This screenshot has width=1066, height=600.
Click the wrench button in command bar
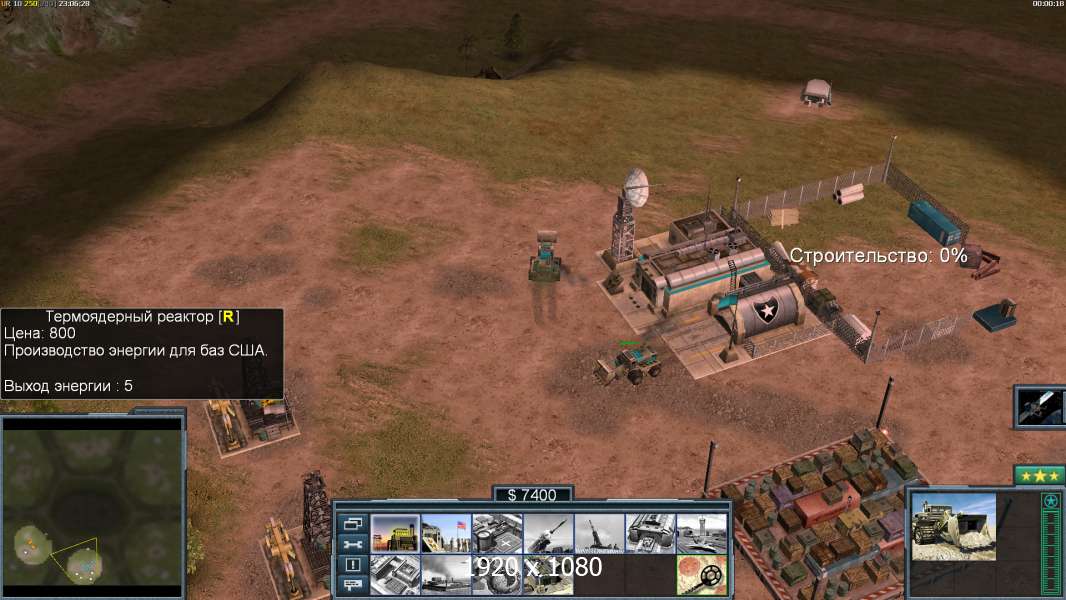click(352, 545)
